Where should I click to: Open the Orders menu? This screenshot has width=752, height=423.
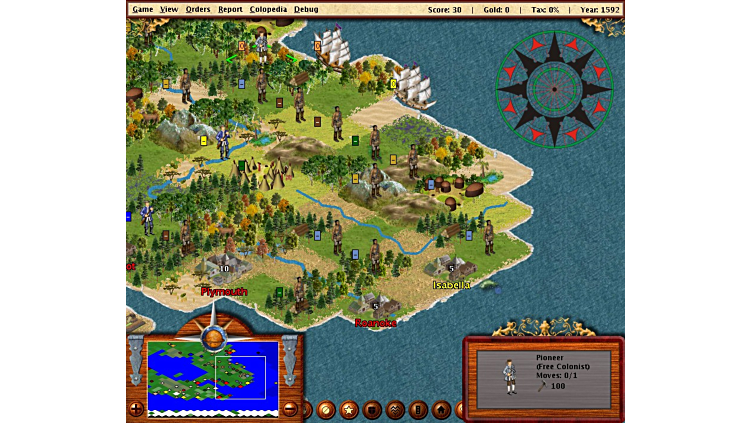198,9
